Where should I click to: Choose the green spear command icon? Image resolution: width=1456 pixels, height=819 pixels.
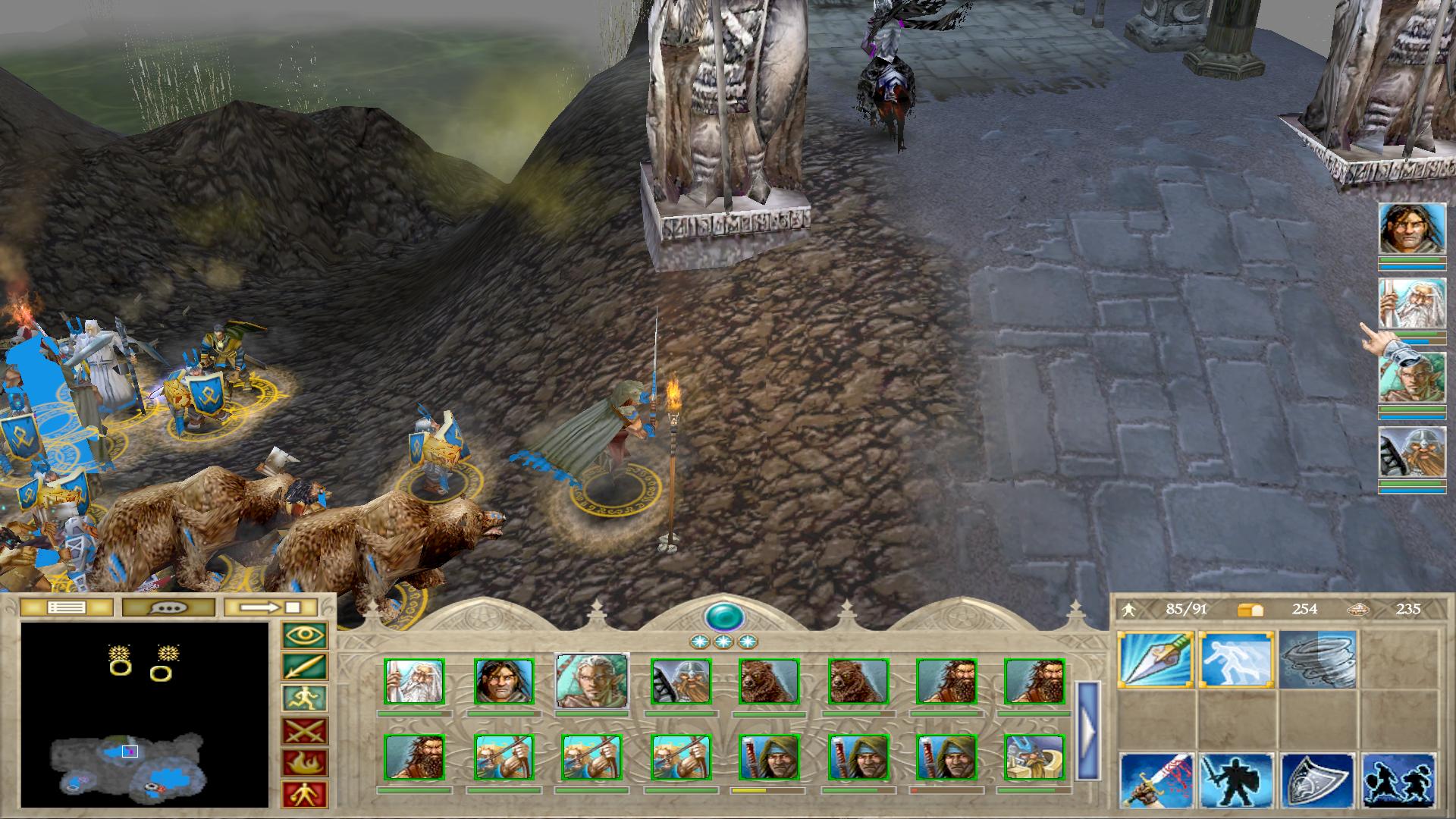coord(304,667)
